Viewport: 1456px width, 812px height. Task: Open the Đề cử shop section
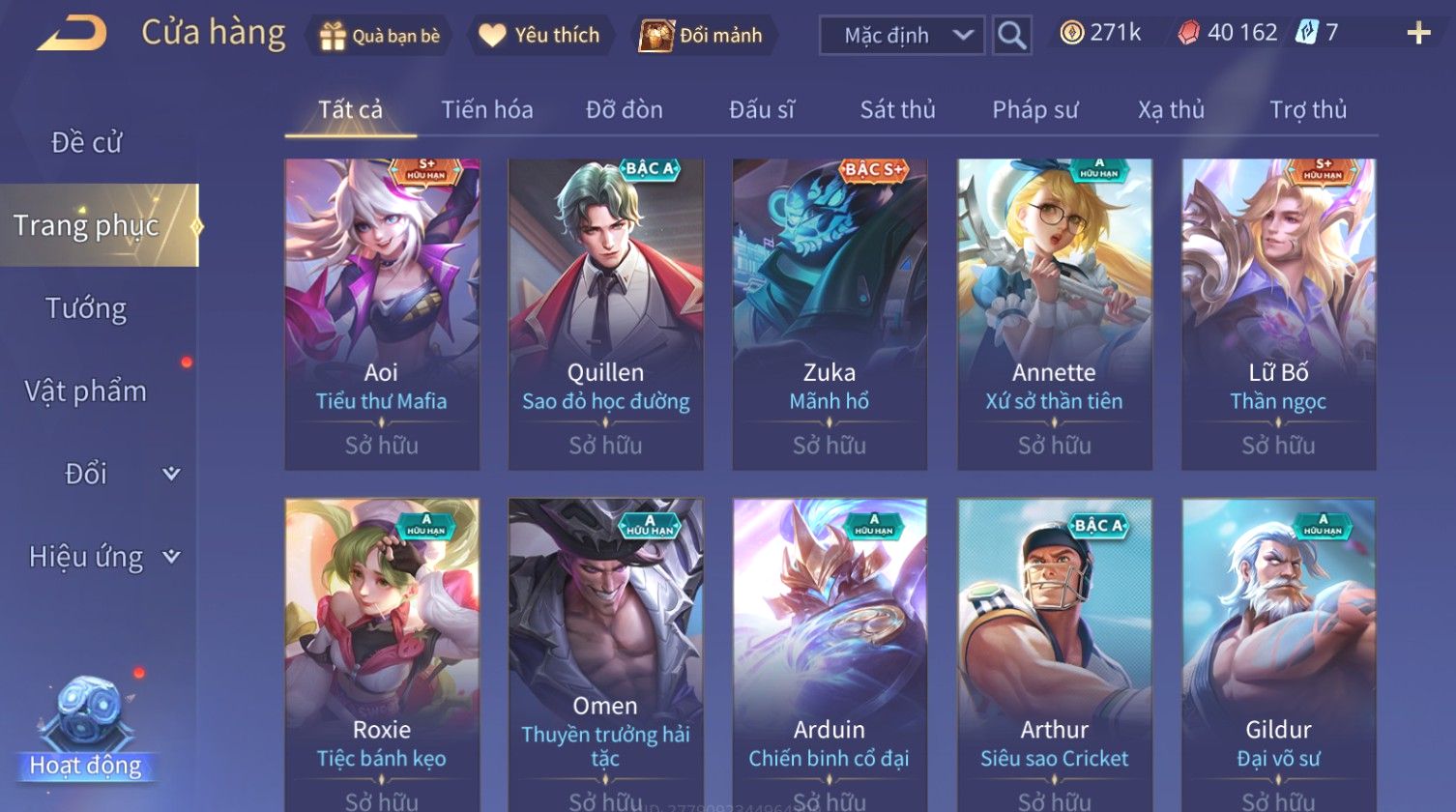tap(86, 143)
